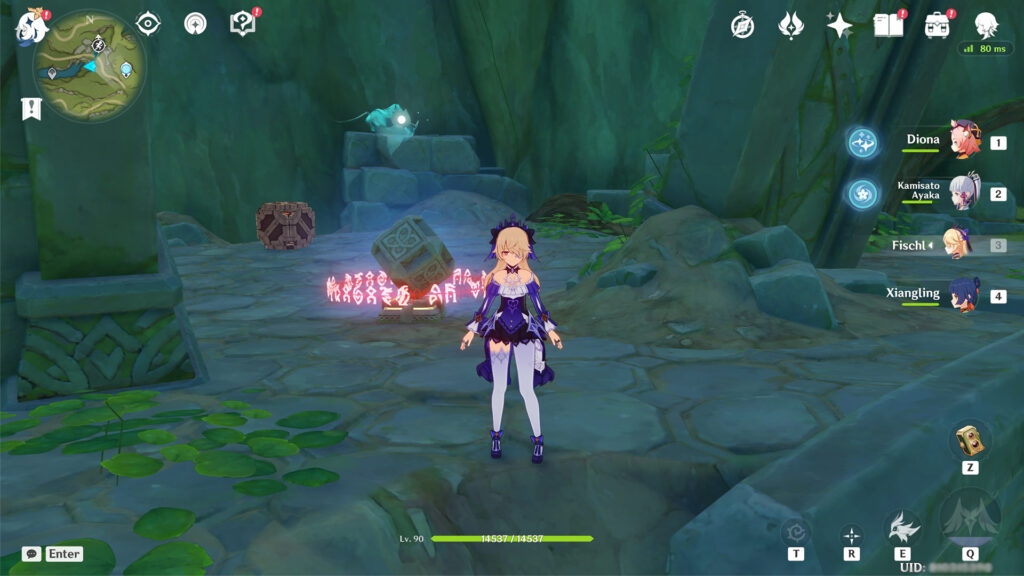
Task: Click Kamisato Ayaka's glowing burst-ready icon
Action: (863, 193)
